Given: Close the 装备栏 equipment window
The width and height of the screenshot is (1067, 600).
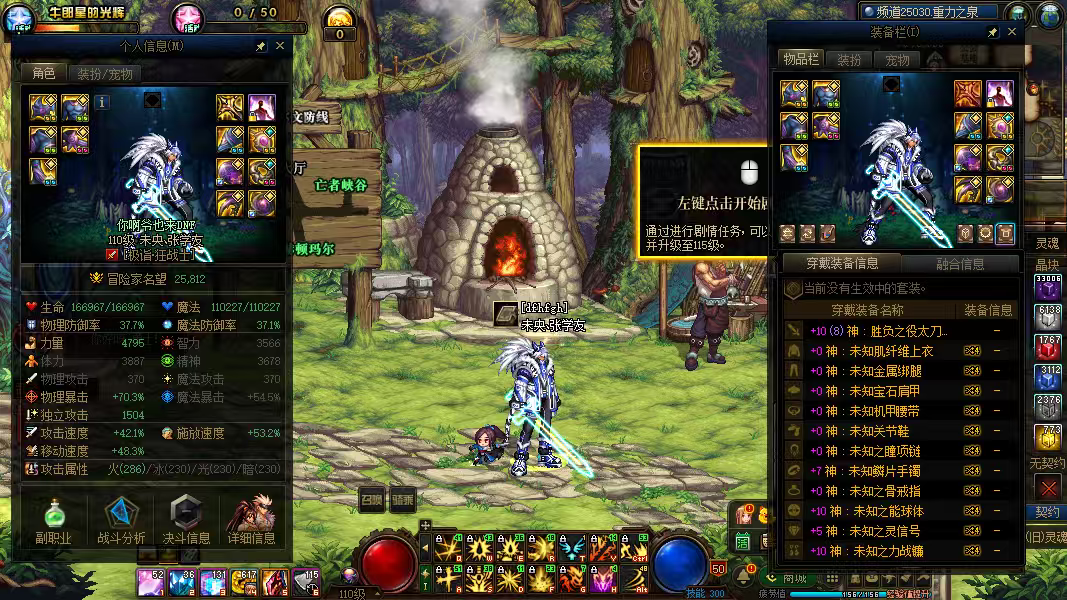Looking at the screenshot, I should [x=1012, y=32].
